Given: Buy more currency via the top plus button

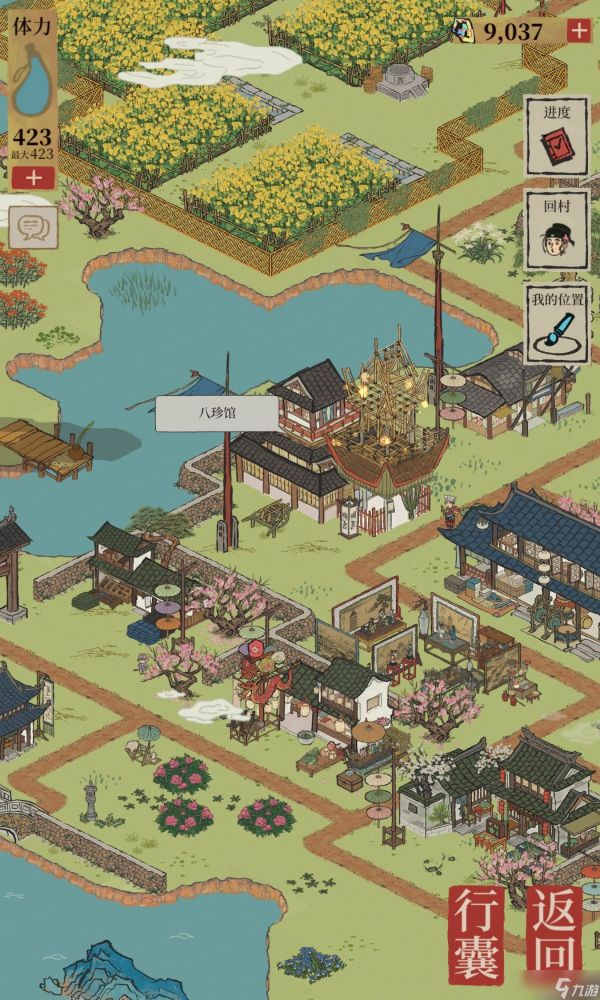Looking at the screenshot, I should click(579, 31).
